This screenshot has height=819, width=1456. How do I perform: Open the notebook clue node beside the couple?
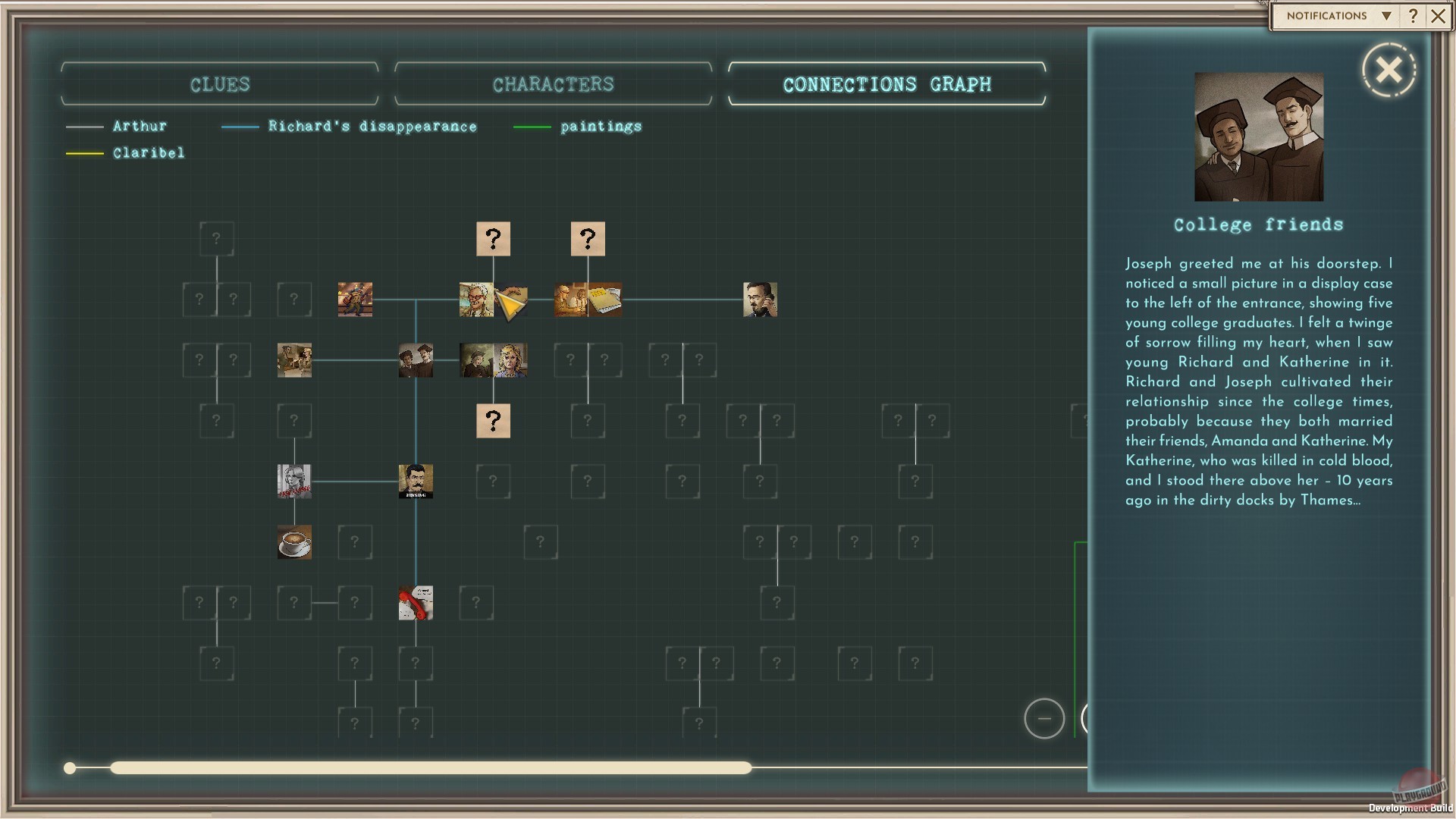607,300
